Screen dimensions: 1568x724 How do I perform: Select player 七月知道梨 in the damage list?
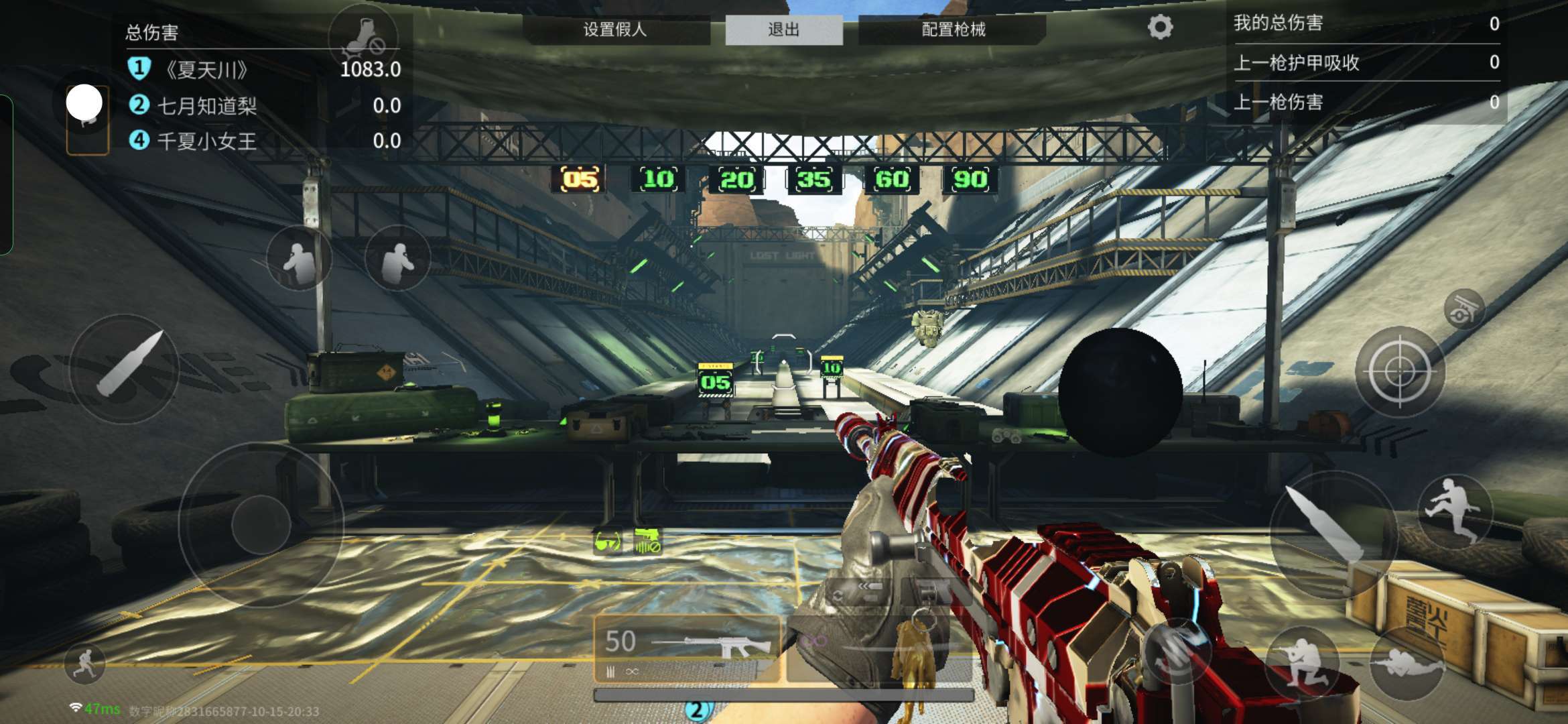[x=206, y=105]
